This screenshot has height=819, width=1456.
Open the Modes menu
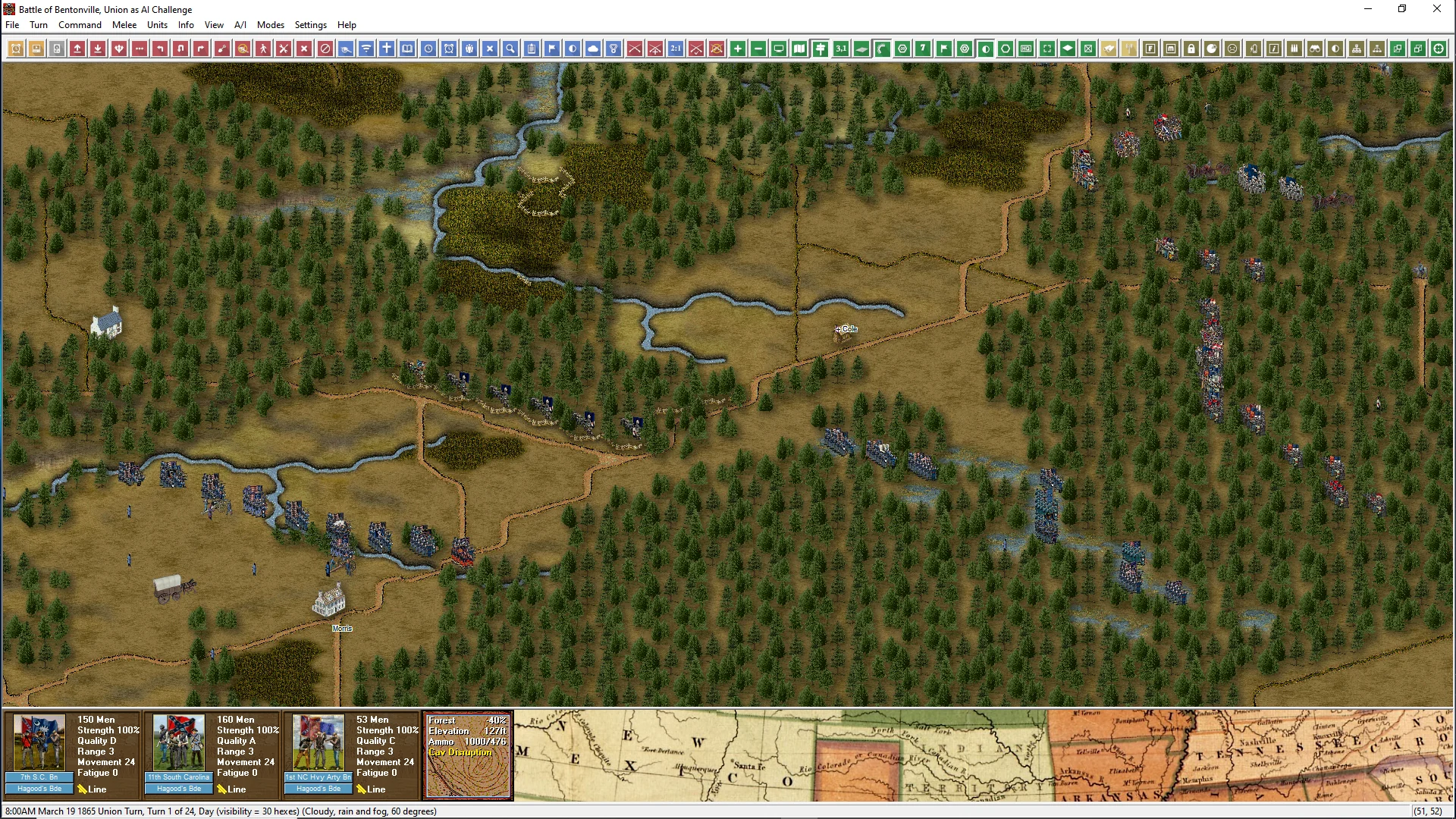point(271,25)
